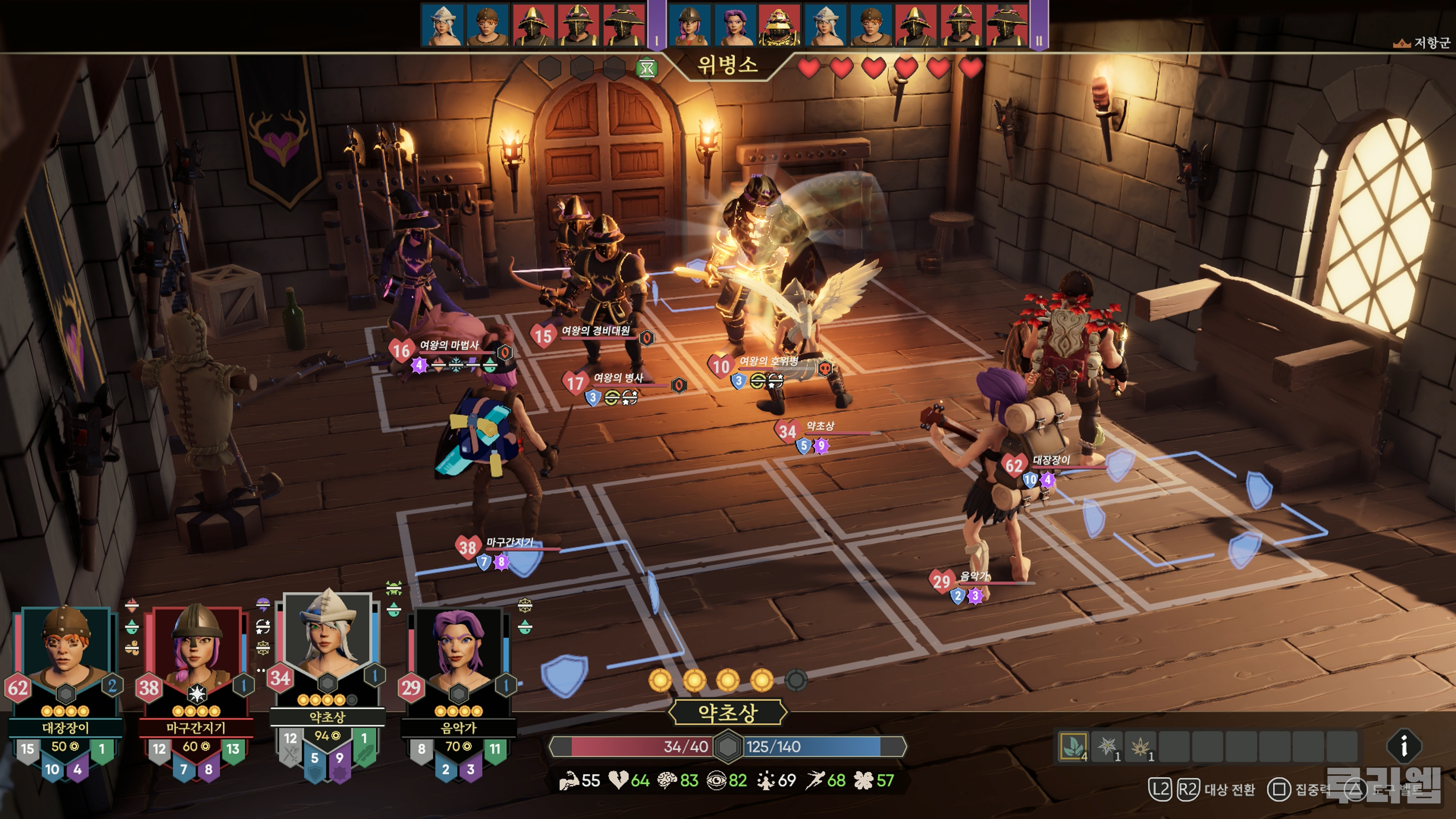This screenshot has width=1456, height=819.
Task: Use the green leaf herb belt slot
Action: pos(1073,747)
